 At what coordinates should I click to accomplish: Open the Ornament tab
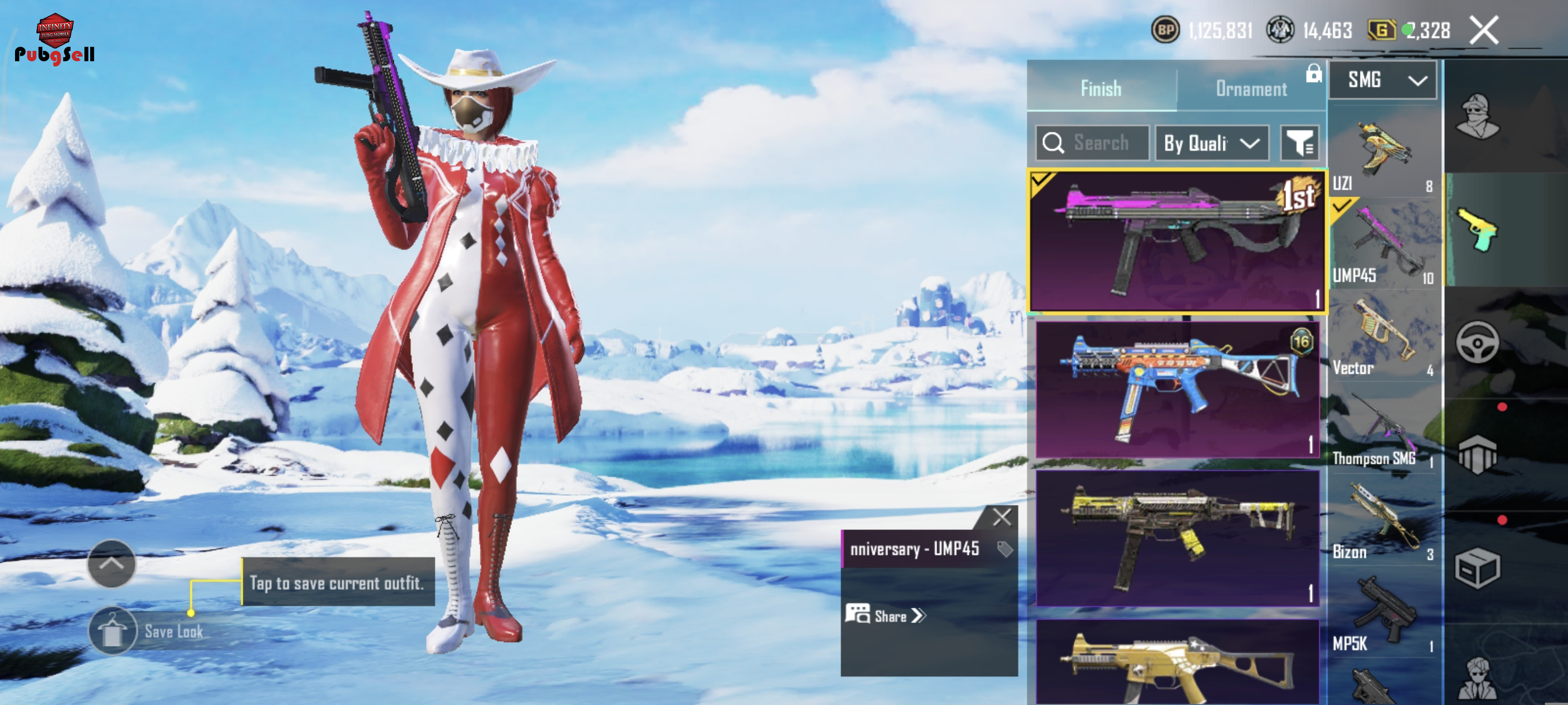click(x=1251, y=89)
